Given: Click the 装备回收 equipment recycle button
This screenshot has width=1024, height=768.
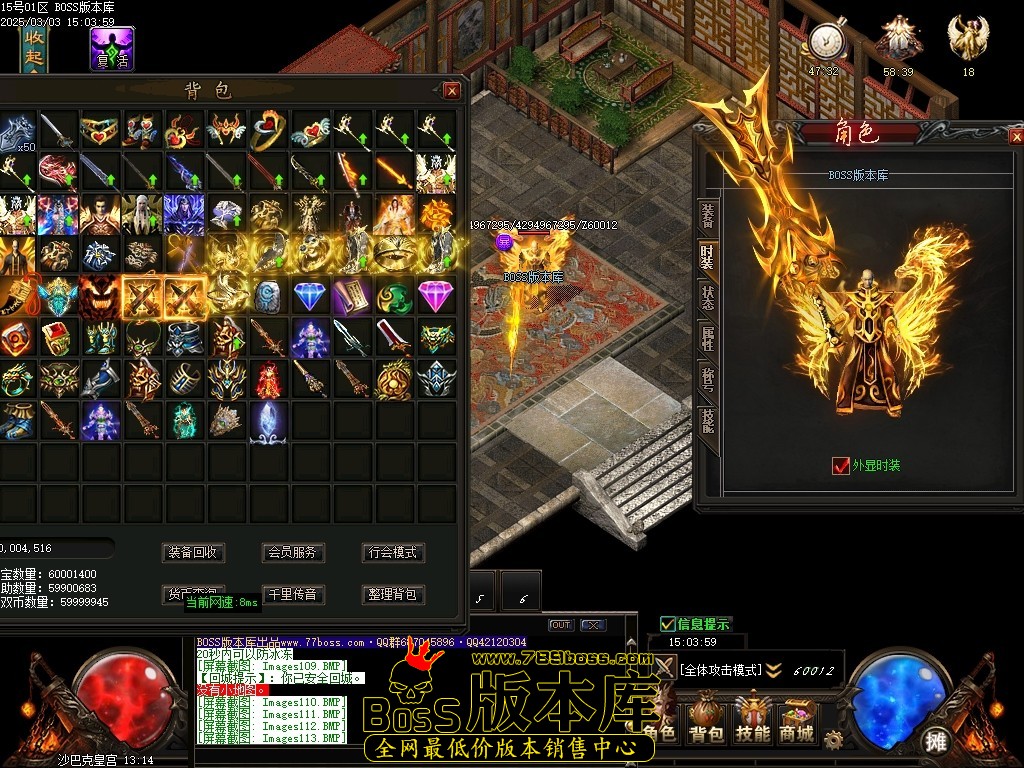Looking at the screenshot, I should (193, 552).
